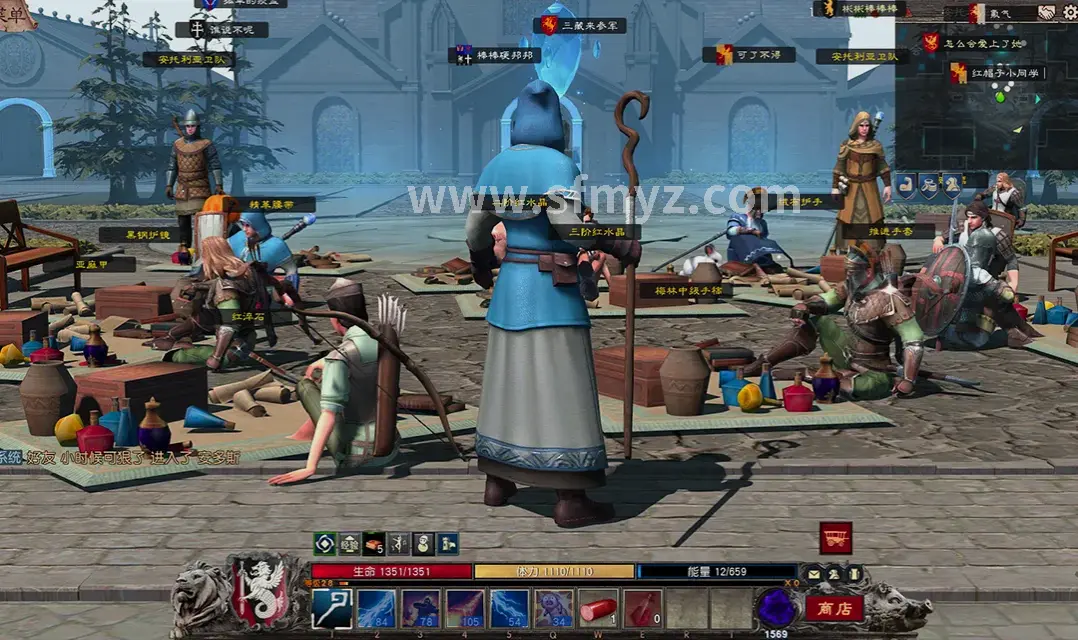Cast the meteor skill costing 105

(x=464, y=608)
